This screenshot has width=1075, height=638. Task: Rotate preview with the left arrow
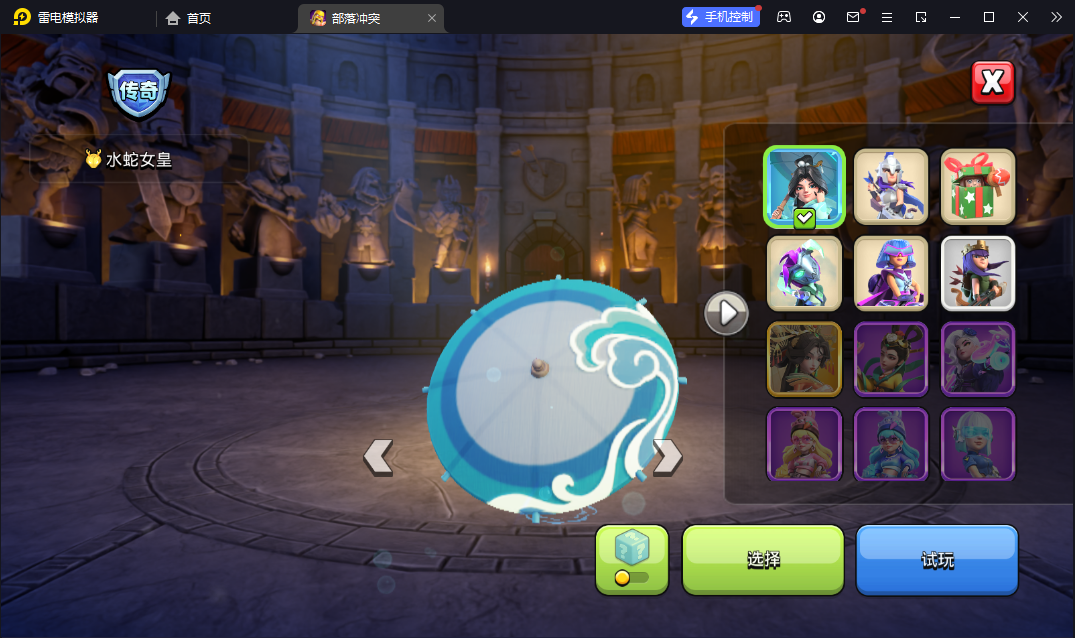click(378, 456)
